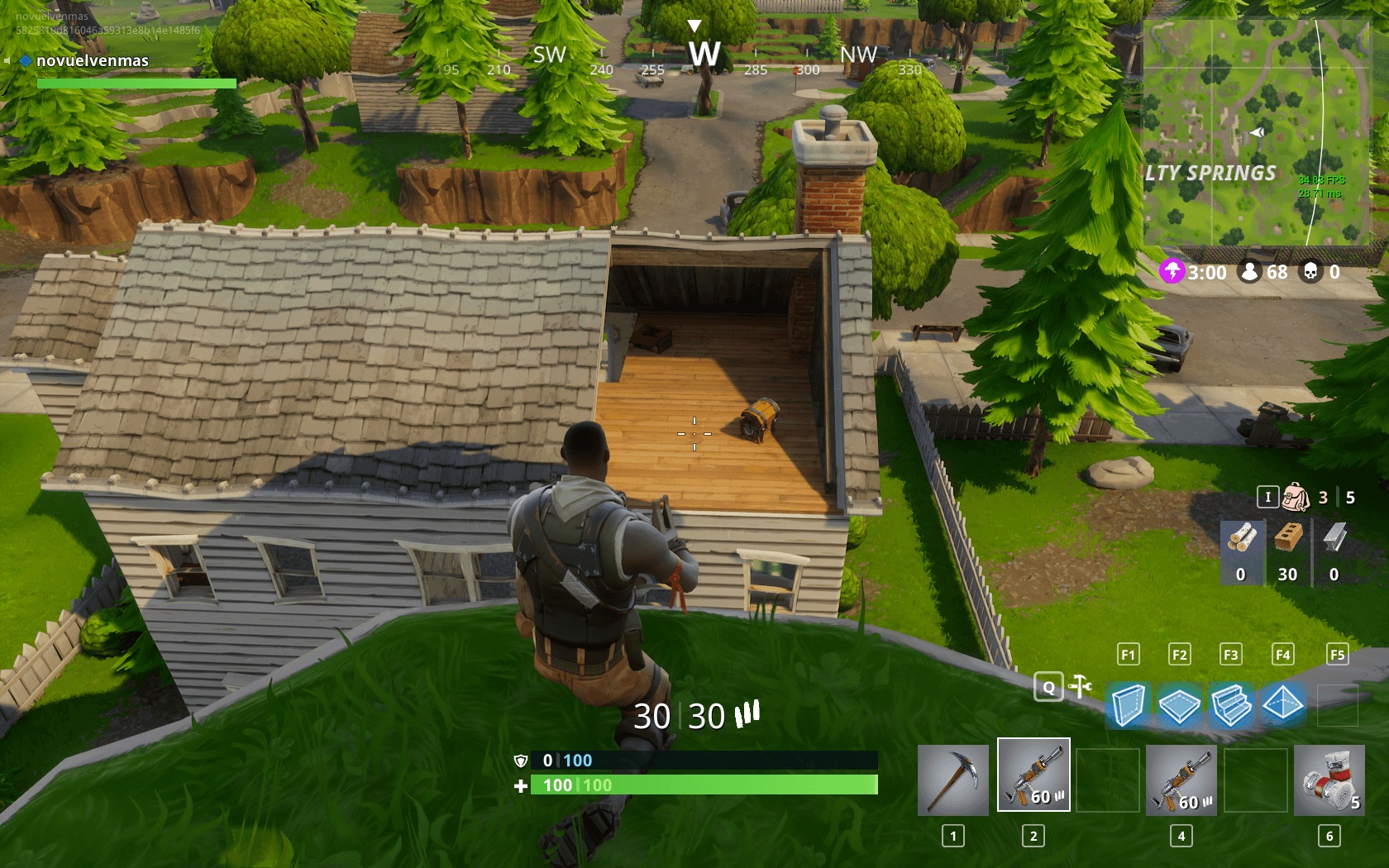The height and width of the screenshot is (868, 1389).
Task: Select the wall build piece icon
Action: click(1128, 704)
